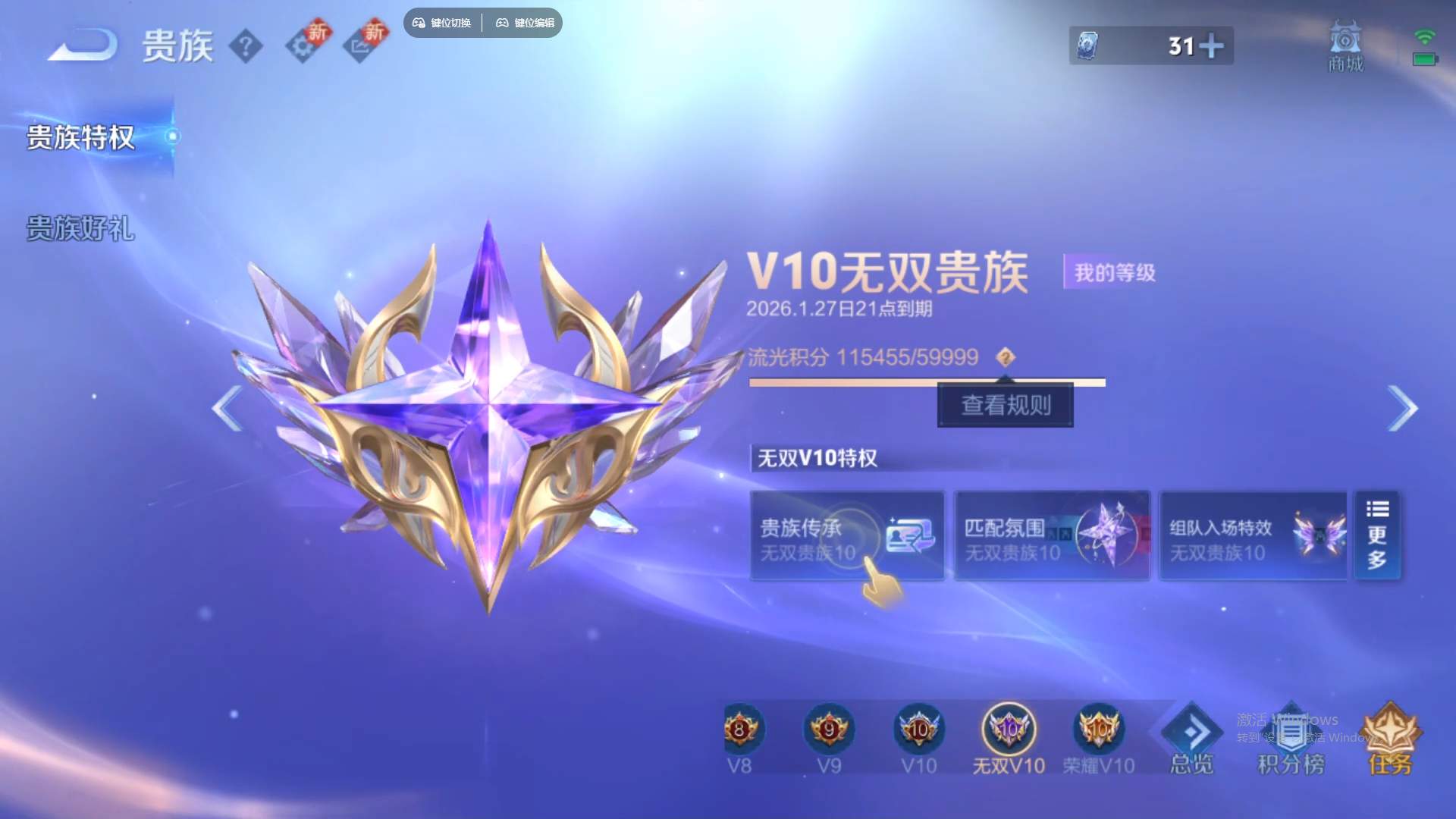Open the 更多 privileges list icon
The image size is (1456, 819).
1378,535
